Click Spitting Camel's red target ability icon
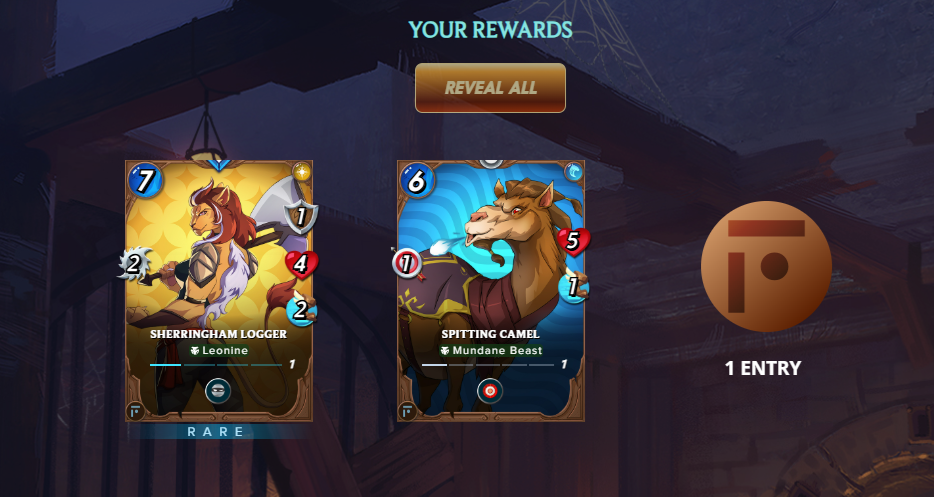Viewport: 934px width, 497px height. [490, 390]
